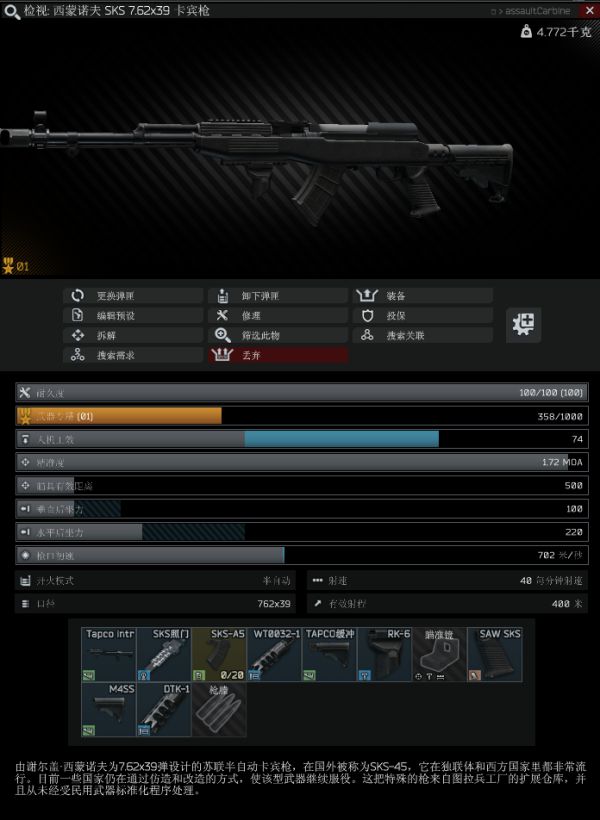Close the SKS inspection window
Viewport: 600px width, 820px height.
pos(588,10)
